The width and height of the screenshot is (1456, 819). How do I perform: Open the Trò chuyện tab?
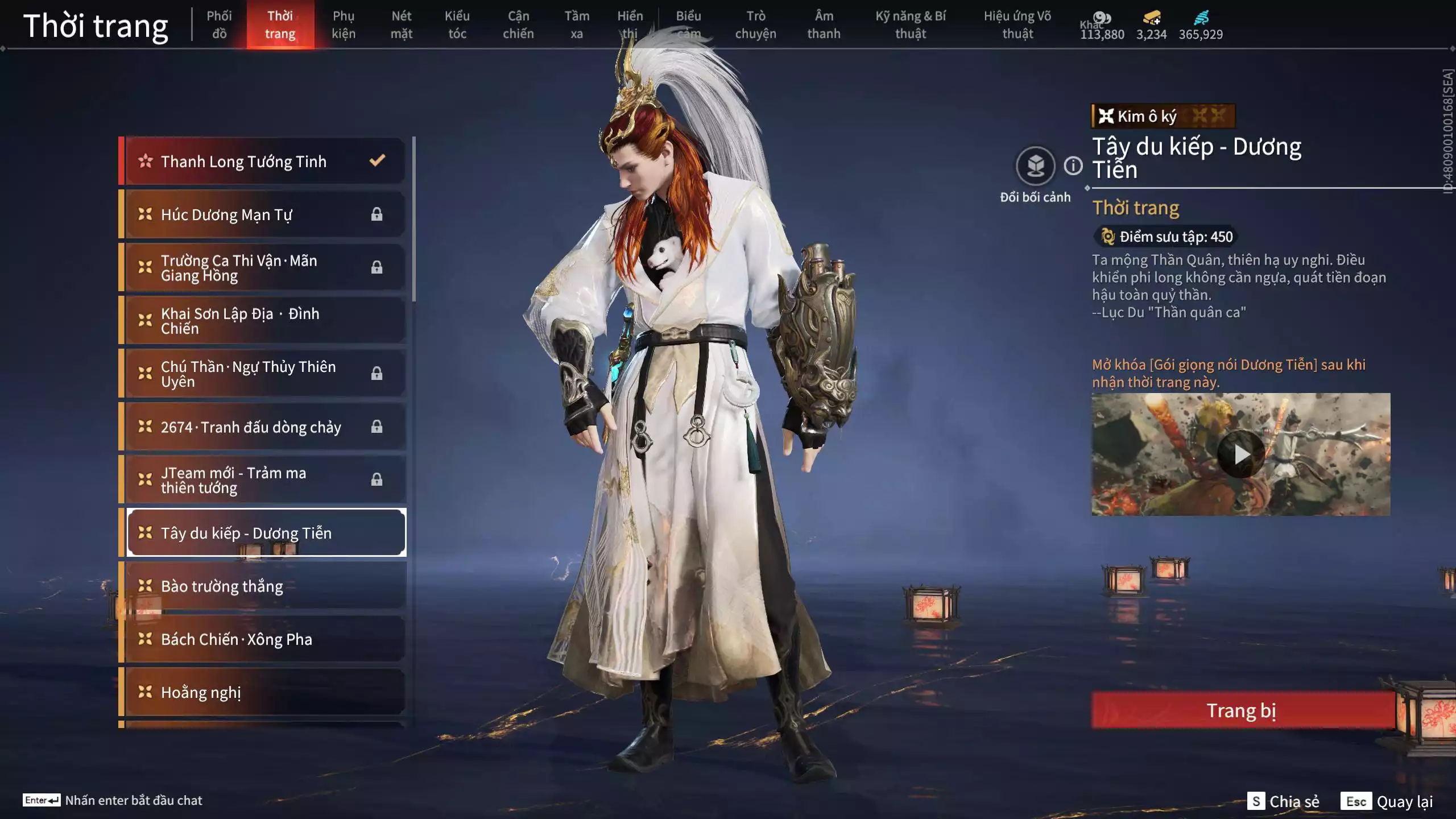tap(755, 24)
